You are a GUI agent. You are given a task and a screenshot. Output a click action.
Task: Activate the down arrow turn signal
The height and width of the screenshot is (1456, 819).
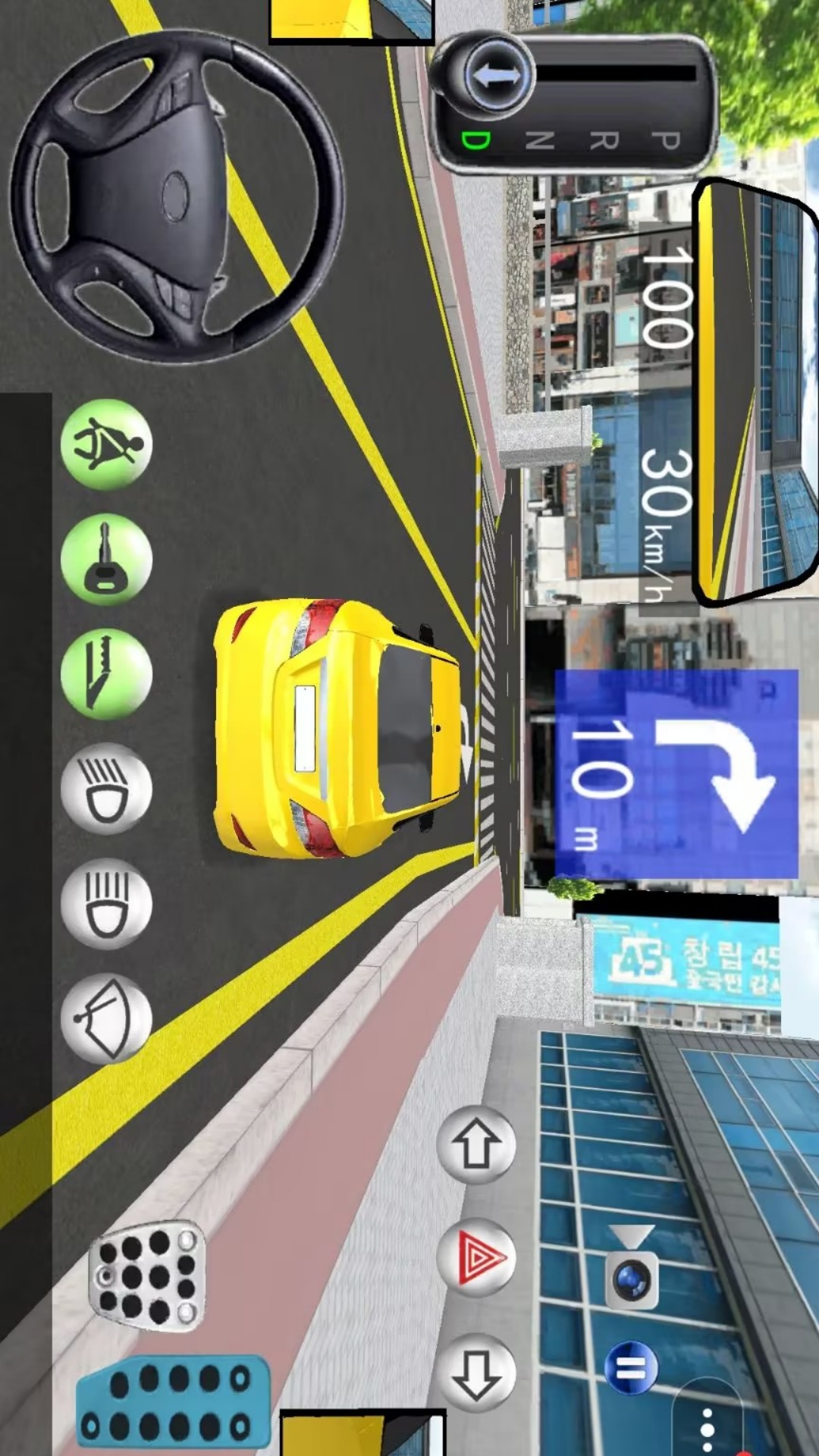pyautogui.click(x=475, y=1373)
